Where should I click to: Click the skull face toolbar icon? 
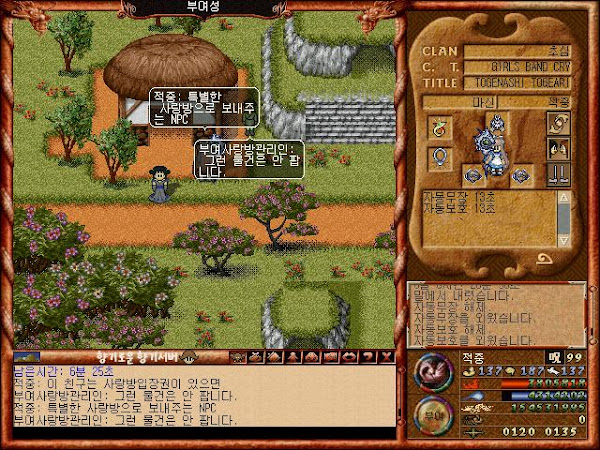point(237,357)
